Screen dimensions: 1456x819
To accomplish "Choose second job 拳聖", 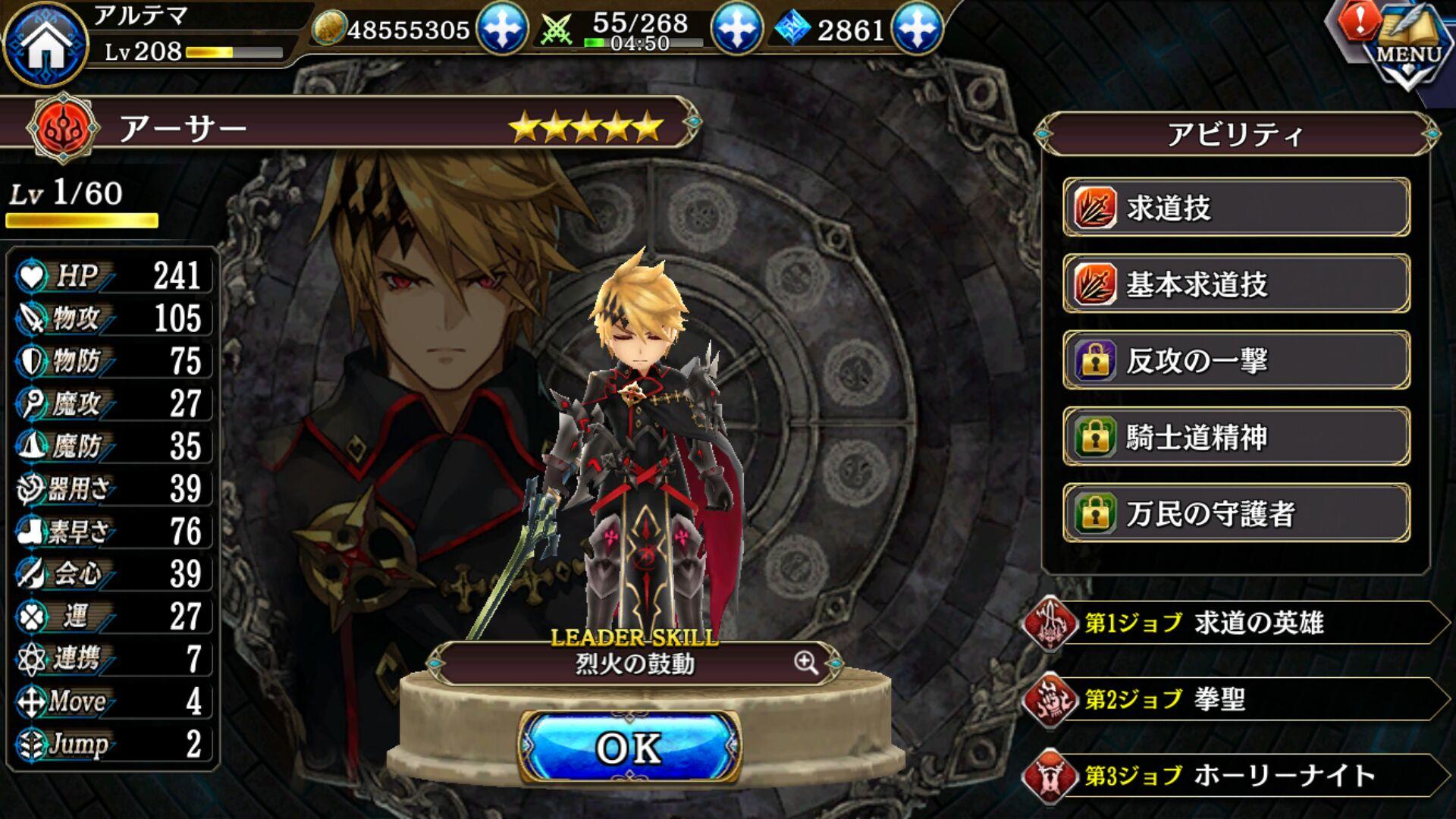I will (x=1236, y=698).
